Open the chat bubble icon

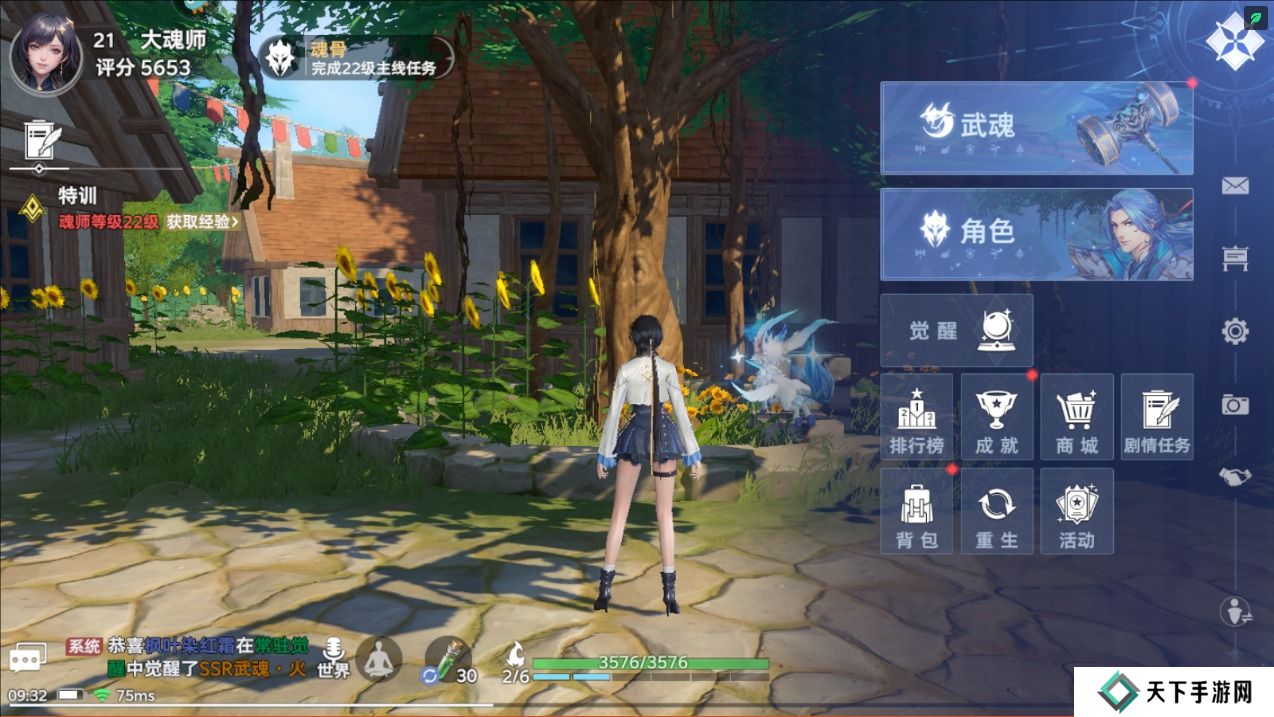[28, 658]
